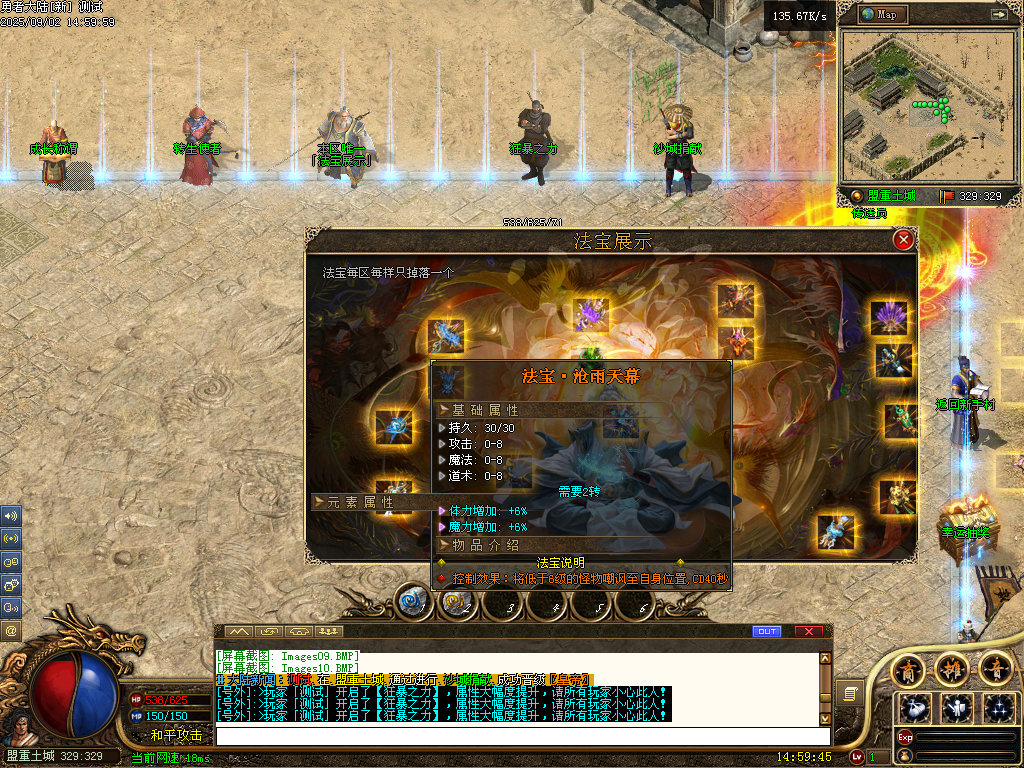Screen dimensions: 1024x768
Task: Open the round 排 ranking button
Action: [x=950, y=668]
